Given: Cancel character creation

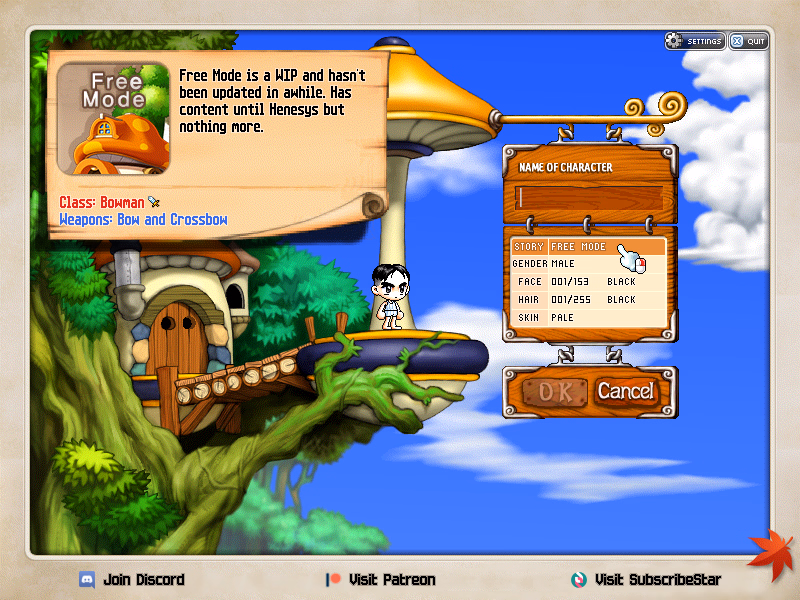Looking at the screenshot, I should (625, 391).
